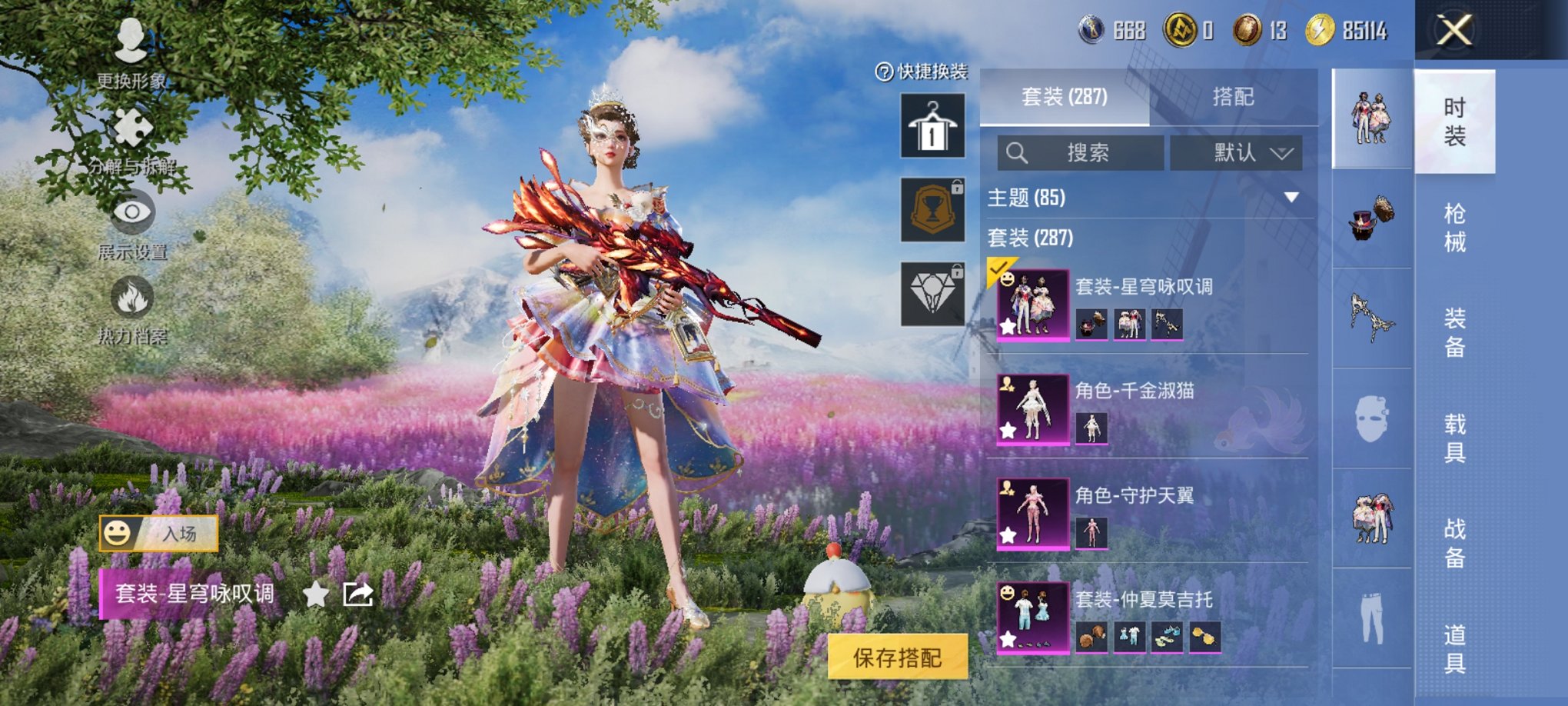The image size is (1568, 706).
Task: Open the 默认 sorting dropdown
Action: click(x=1237, y=152)
